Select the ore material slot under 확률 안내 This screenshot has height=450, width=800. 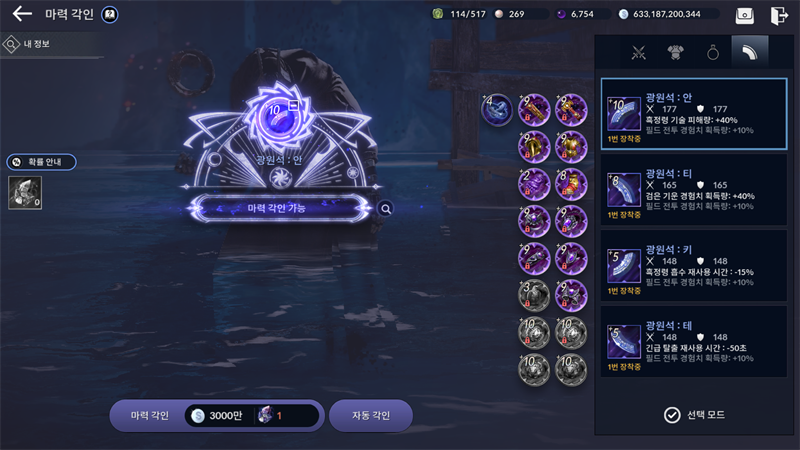click(x=24, y=193)
